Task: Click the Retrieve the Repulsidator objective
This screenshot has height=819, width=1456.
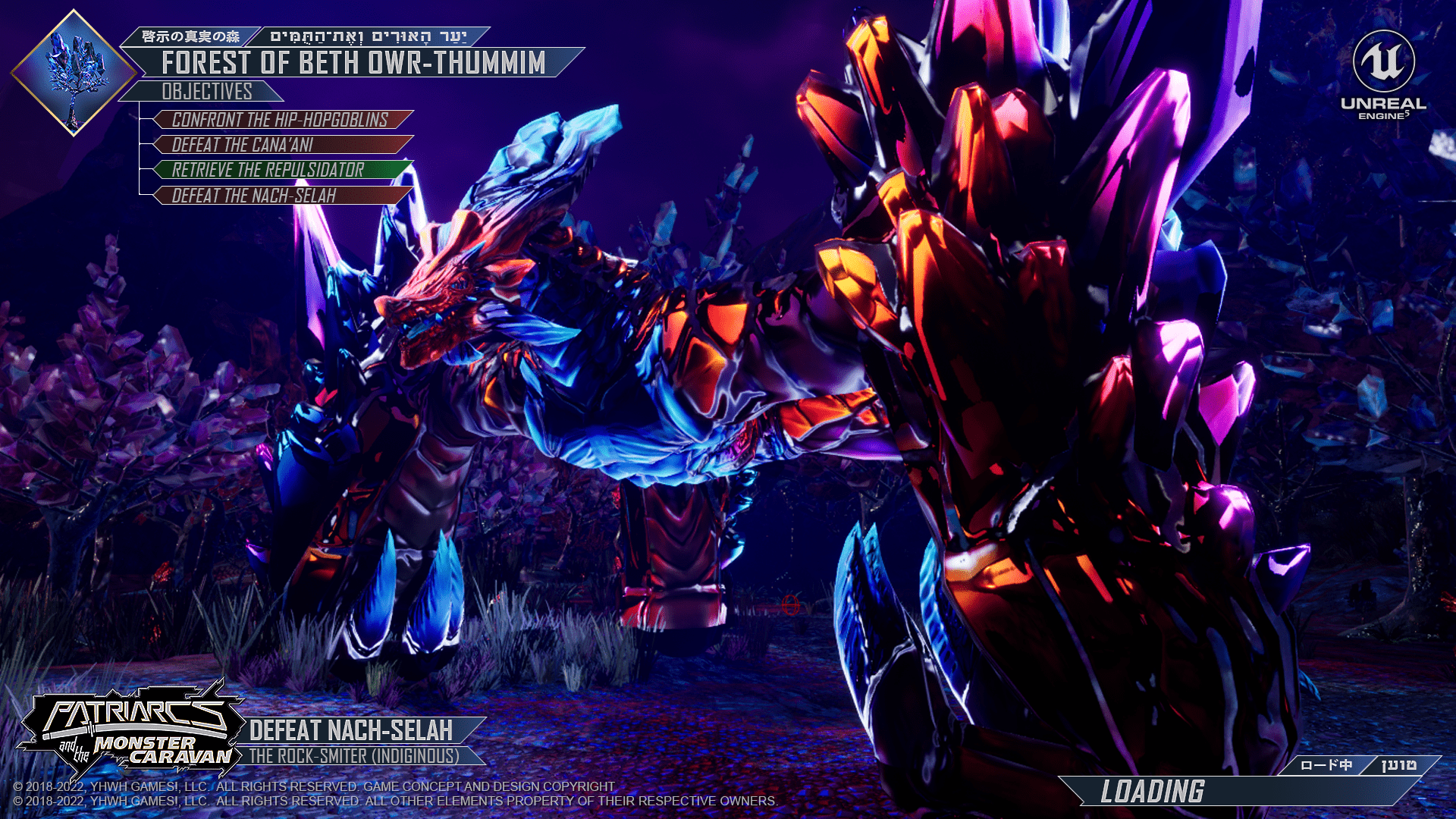Action: point(281,170)
